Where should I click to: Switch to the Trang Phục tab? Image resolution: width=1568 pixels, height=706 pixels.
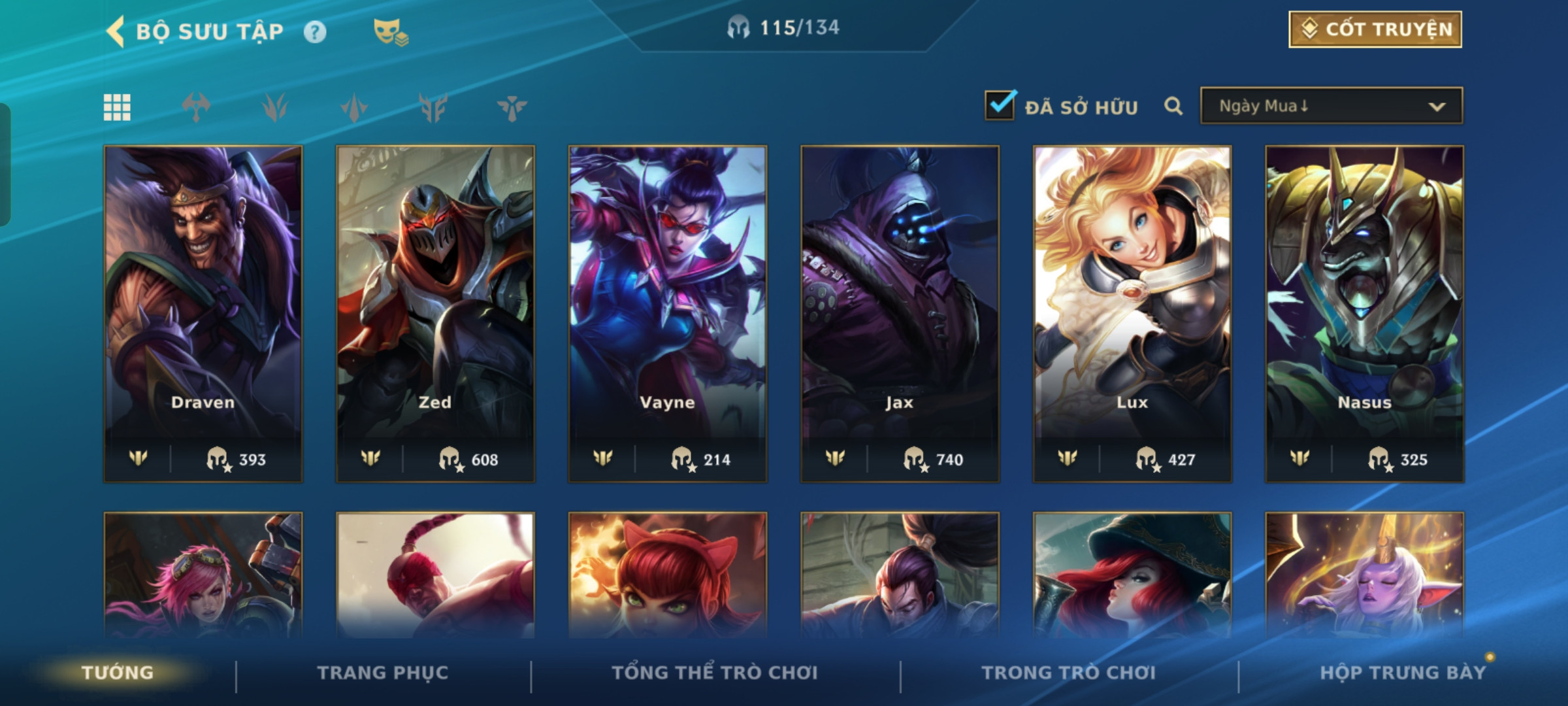[383, 673]
